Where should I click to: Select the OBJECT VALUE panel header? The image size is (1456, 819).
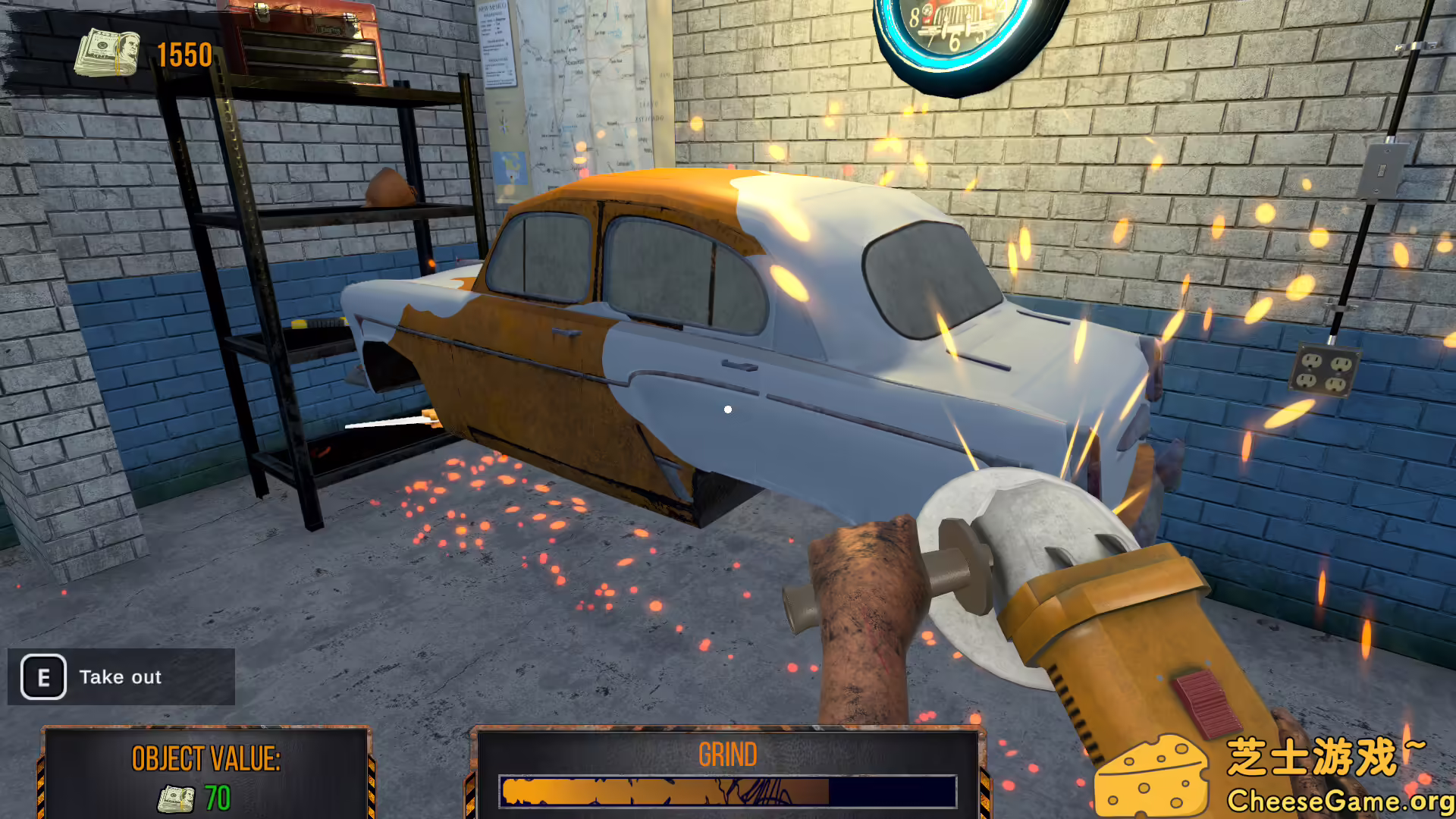pos(206,757)
